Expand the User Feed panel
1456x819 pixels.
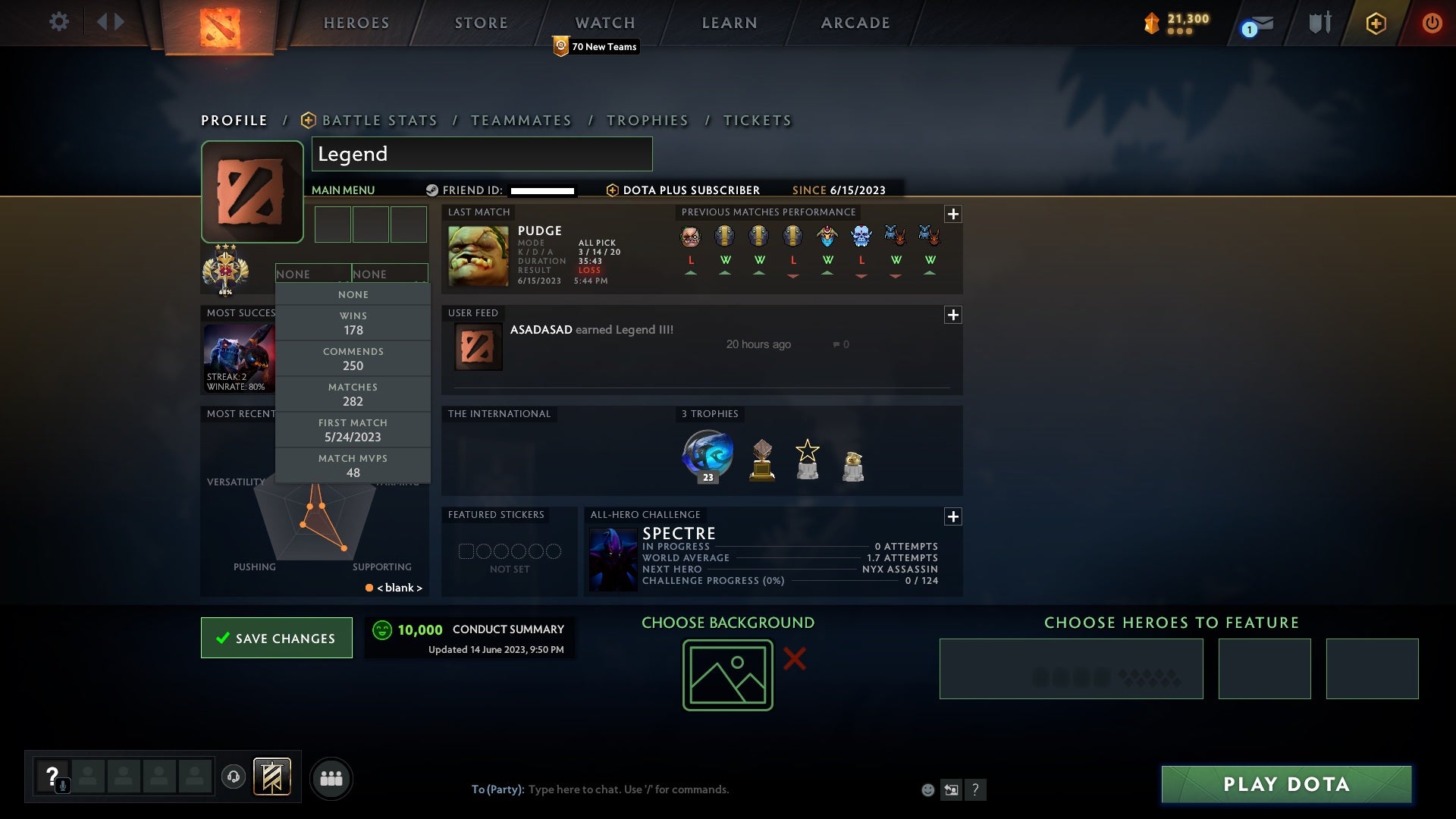point(952,313)
